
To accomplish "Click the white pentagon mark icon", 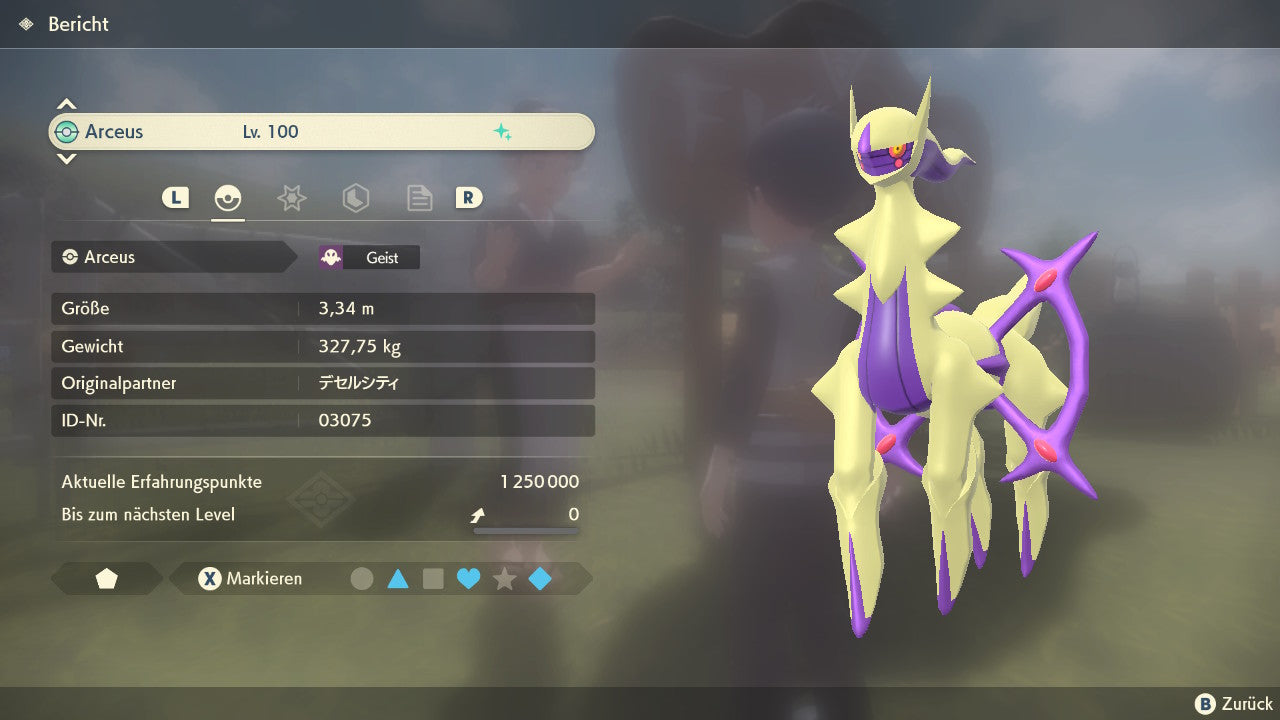I will click(106, 579).
